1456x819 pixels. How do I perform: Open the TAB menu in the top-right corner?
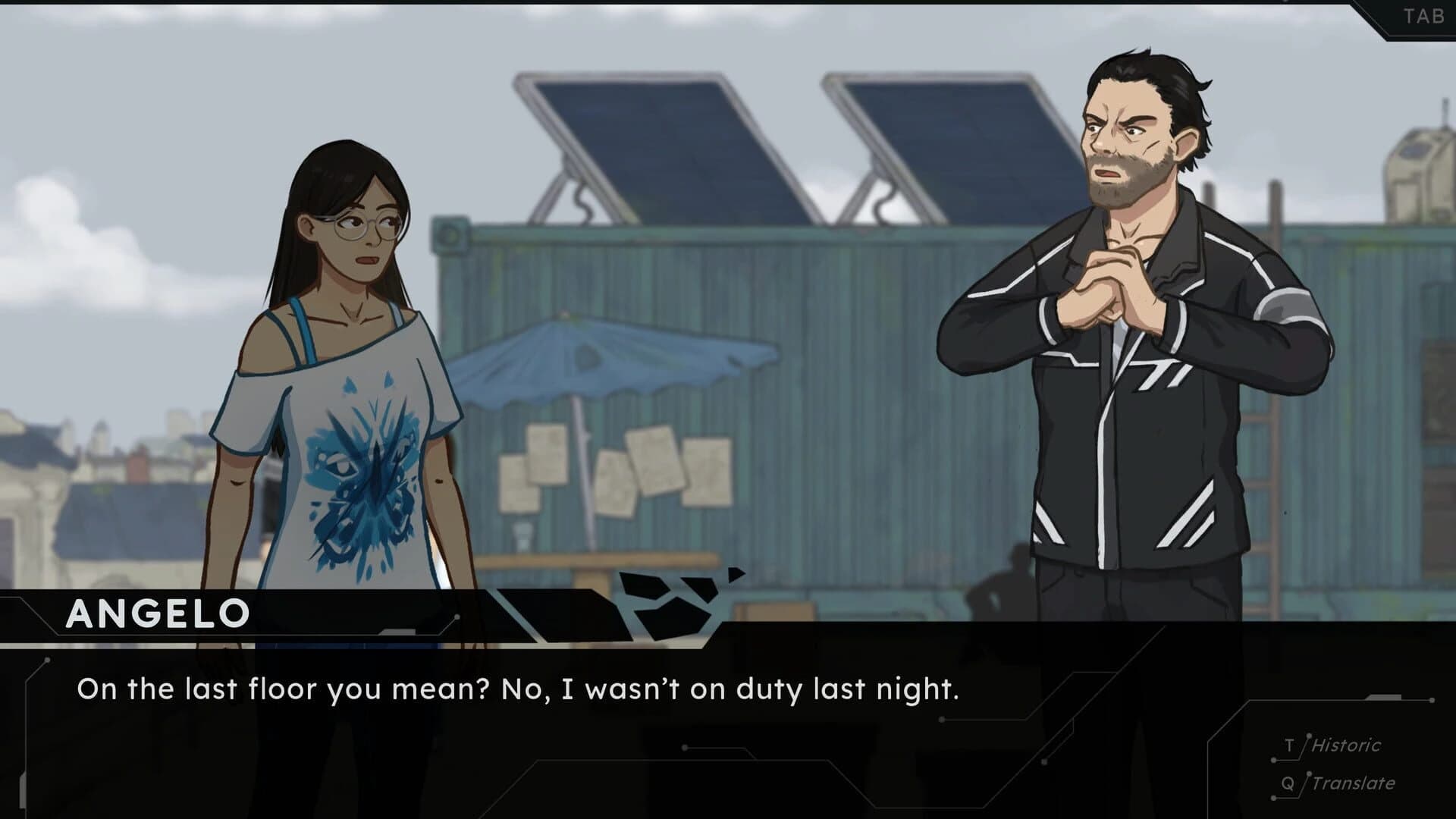[x=1422, y=14]
